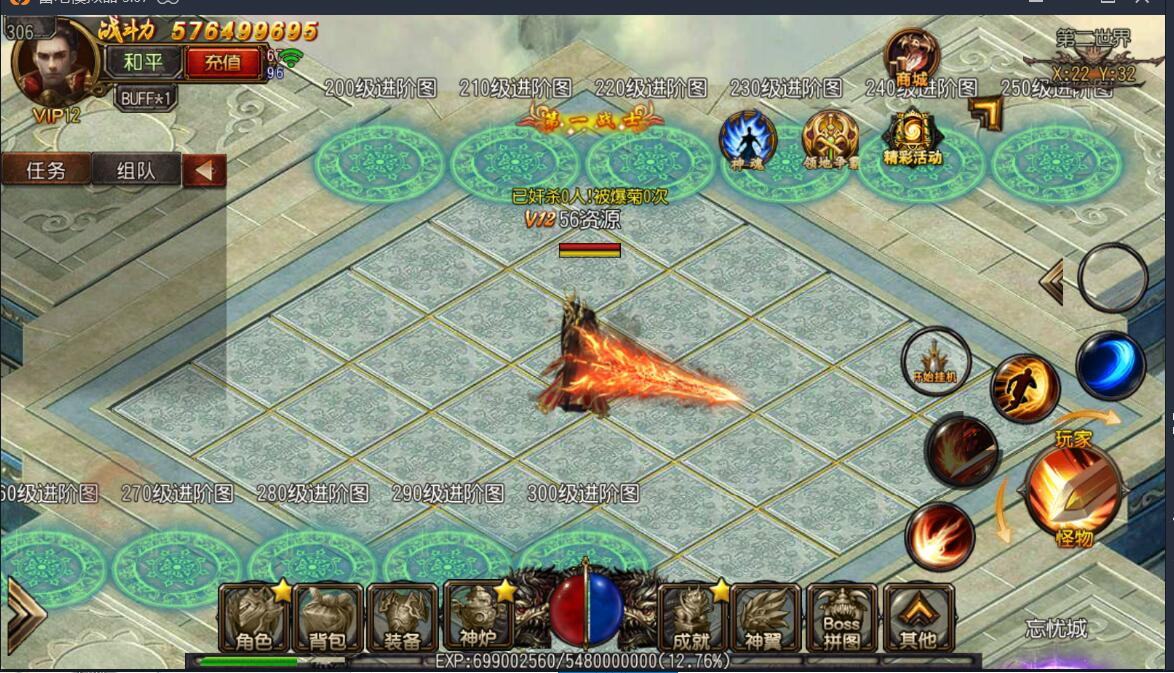
Task: Open the 商城 shop
Action: (x=911, y=58)
